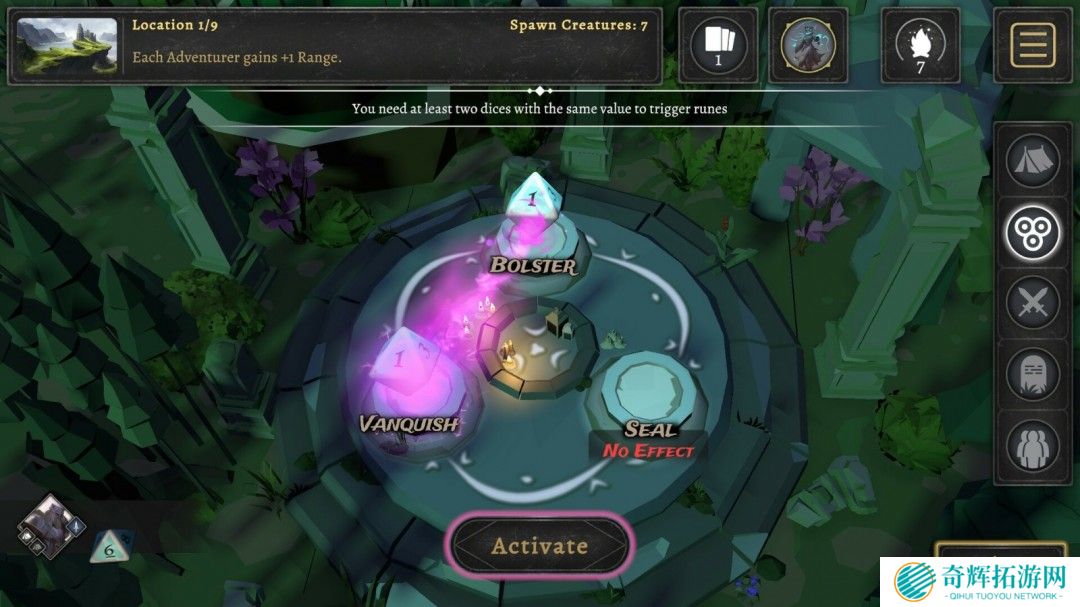Open the hamburger menu
The image size is (1080, 607).
tap(1033, 45)
